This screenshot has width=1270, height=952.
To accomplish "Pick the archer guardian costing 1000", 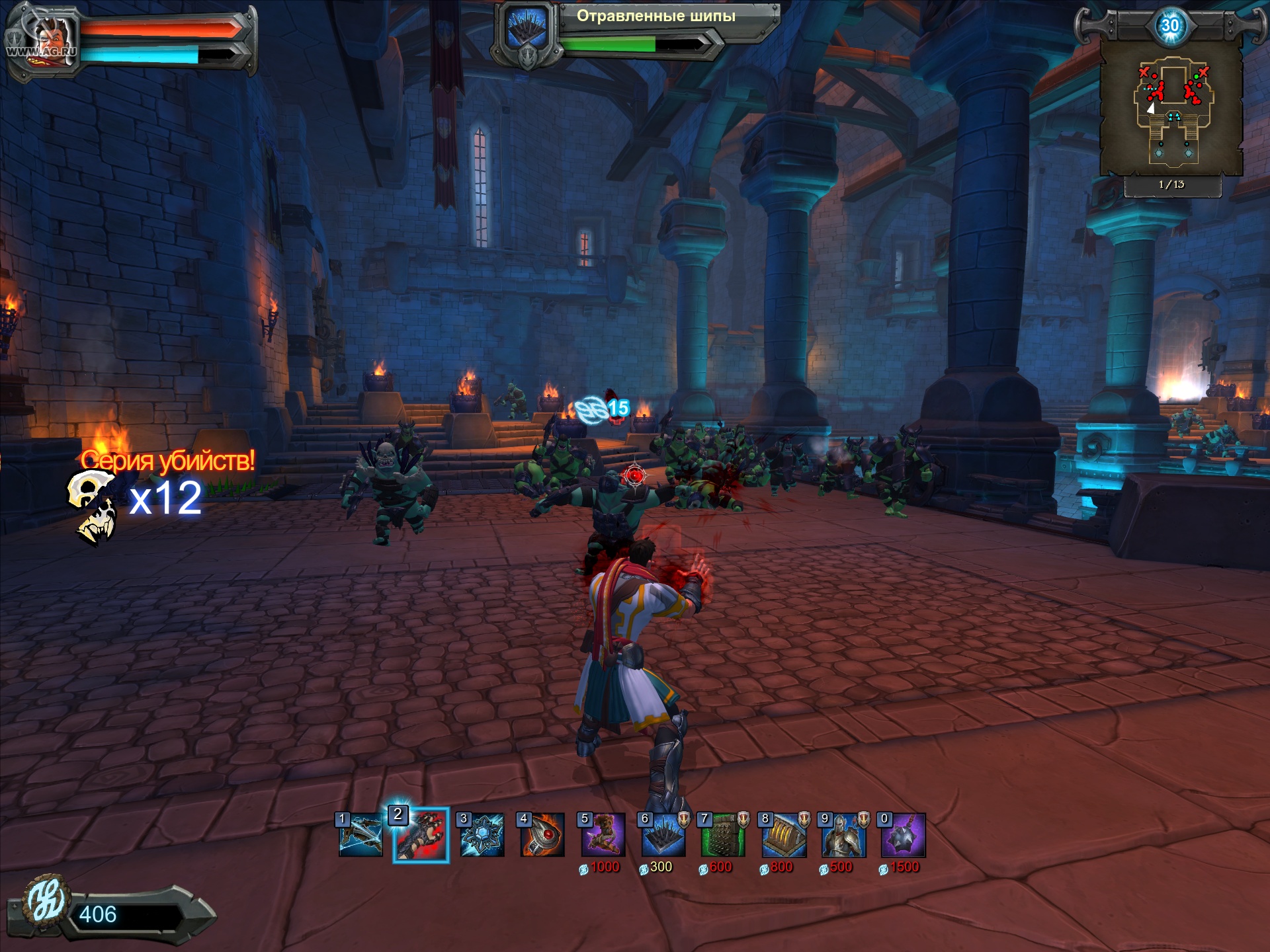I will click(x=603, y=836).
